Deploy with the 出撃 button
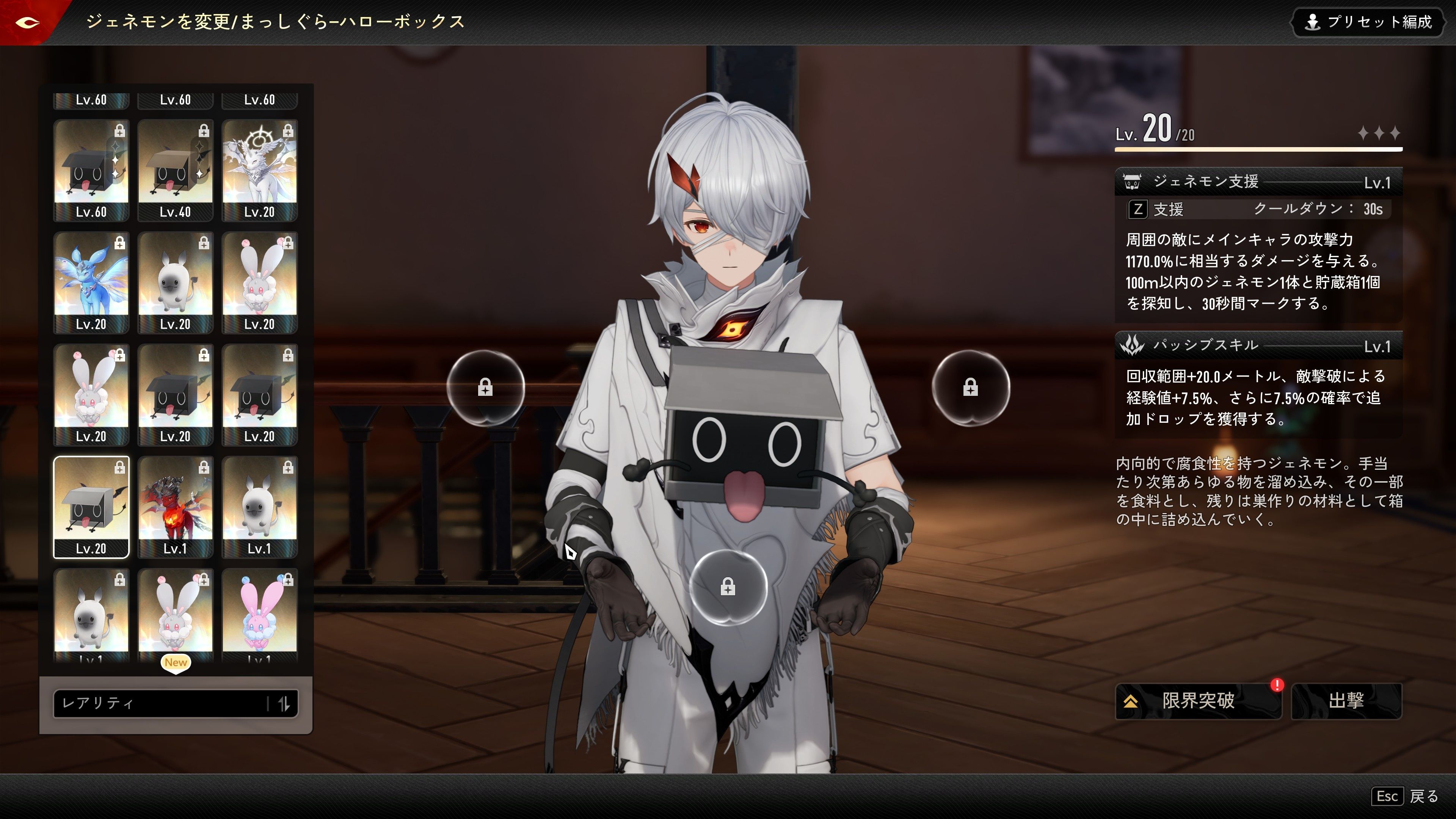 pyautogui.click(x=1346, y=701)
